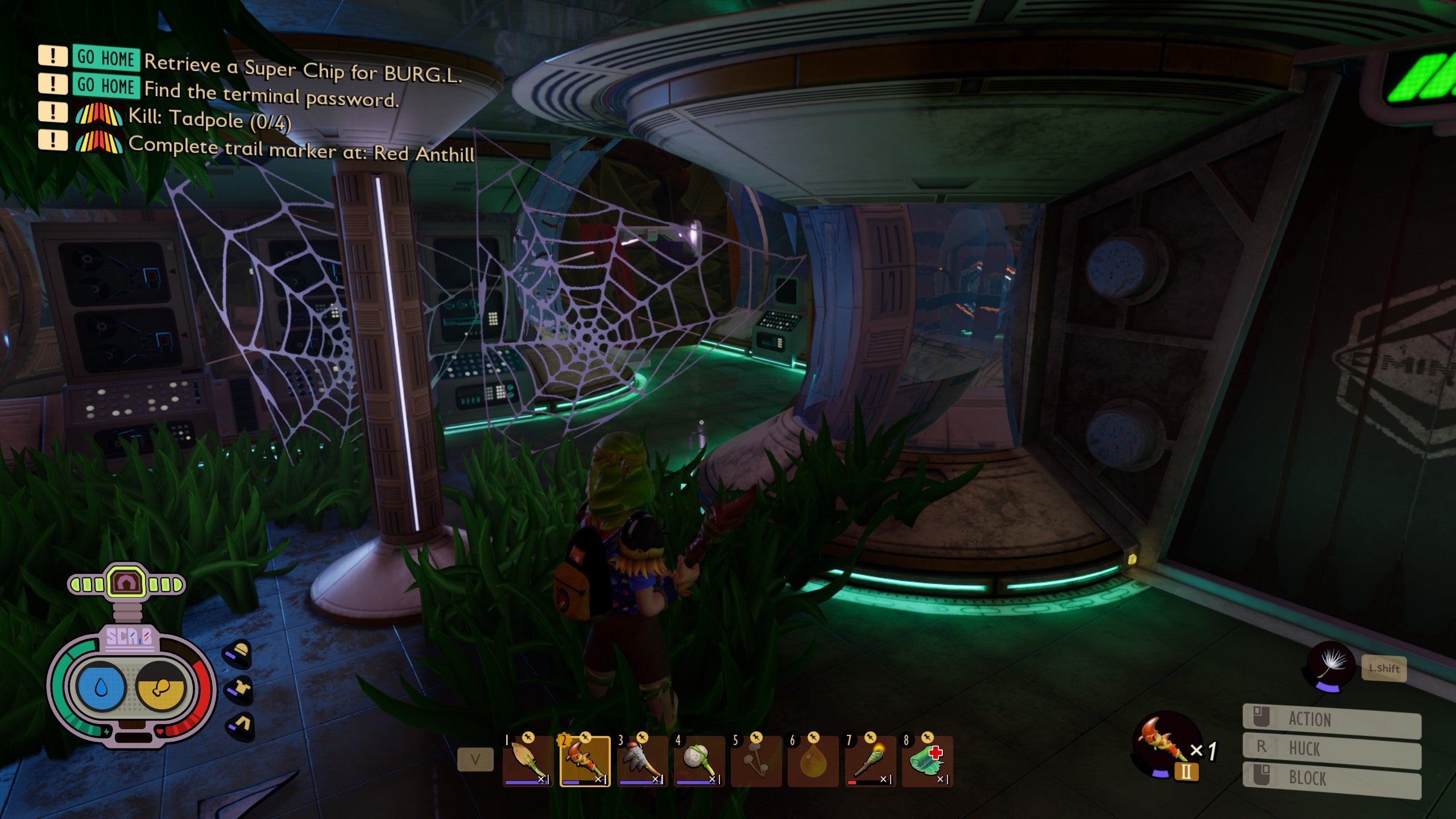Select the pebblet hammer hotbar slot
The height and width of the screenshot is (819, 1456).
pos(699,761)
